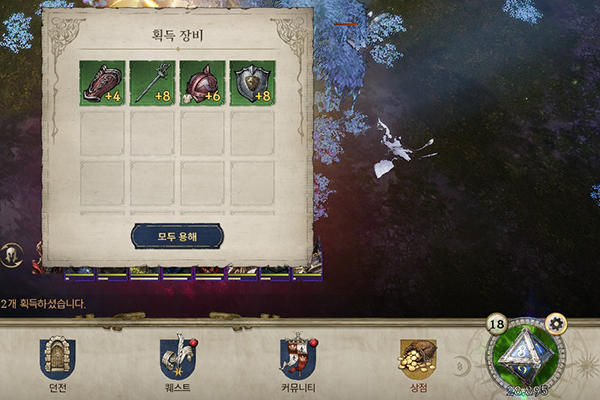Screen dimensions: 600x400
Task: Open the 커뮤니티 (Community) menu
Action: [x=298, y=360]
